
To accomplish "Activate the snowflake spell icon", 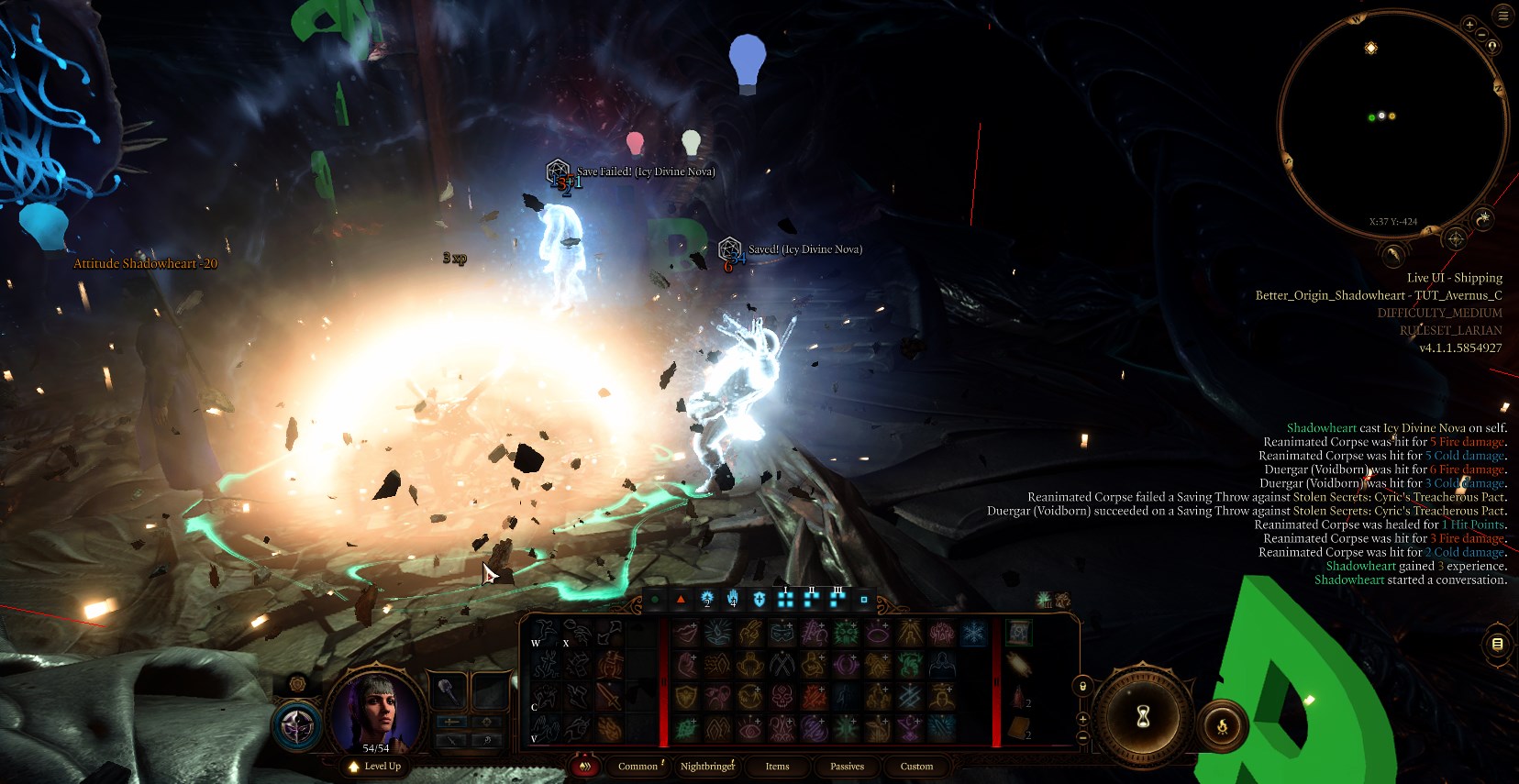I will coord(973,632).
